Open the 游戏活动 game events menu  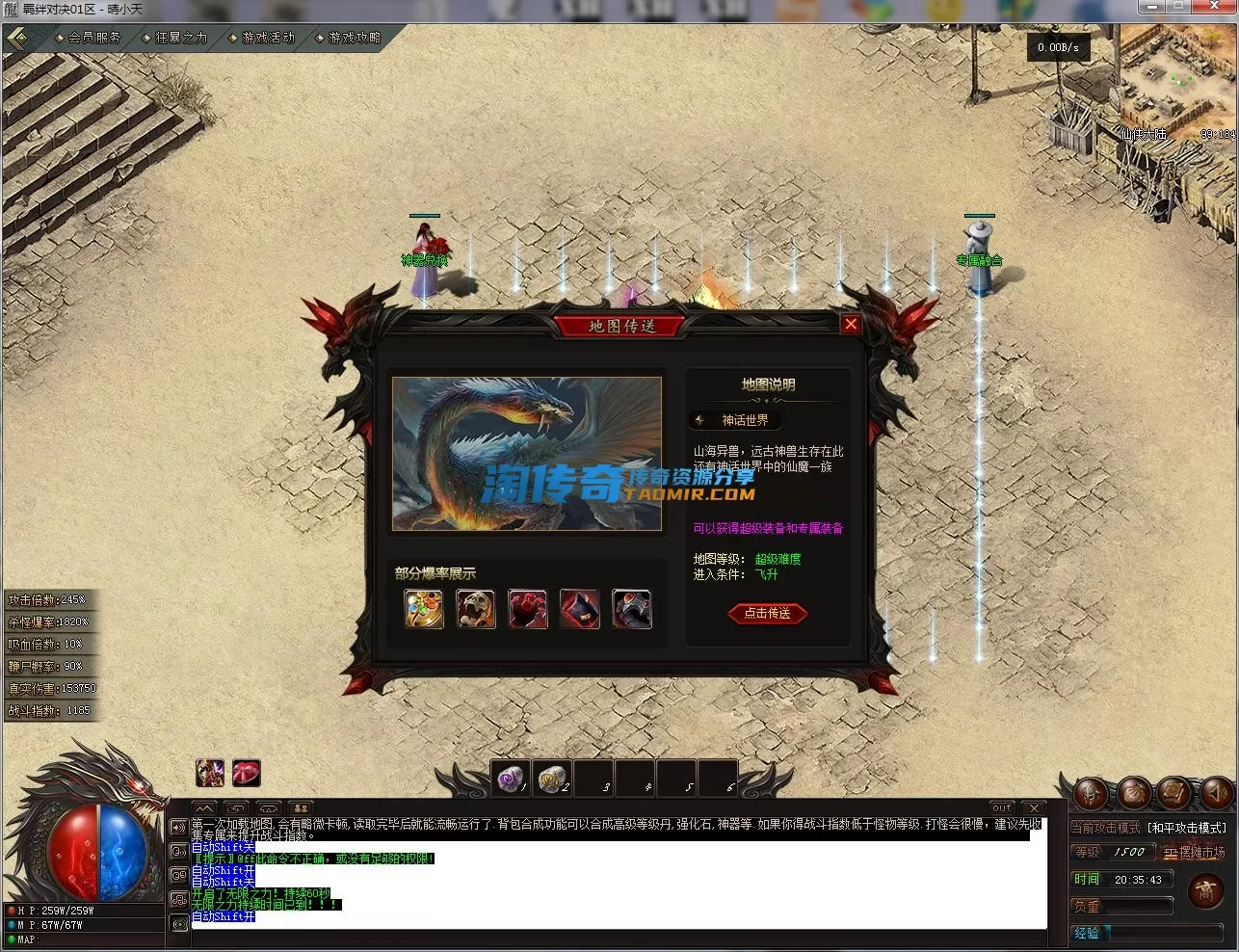click(267, 38)
